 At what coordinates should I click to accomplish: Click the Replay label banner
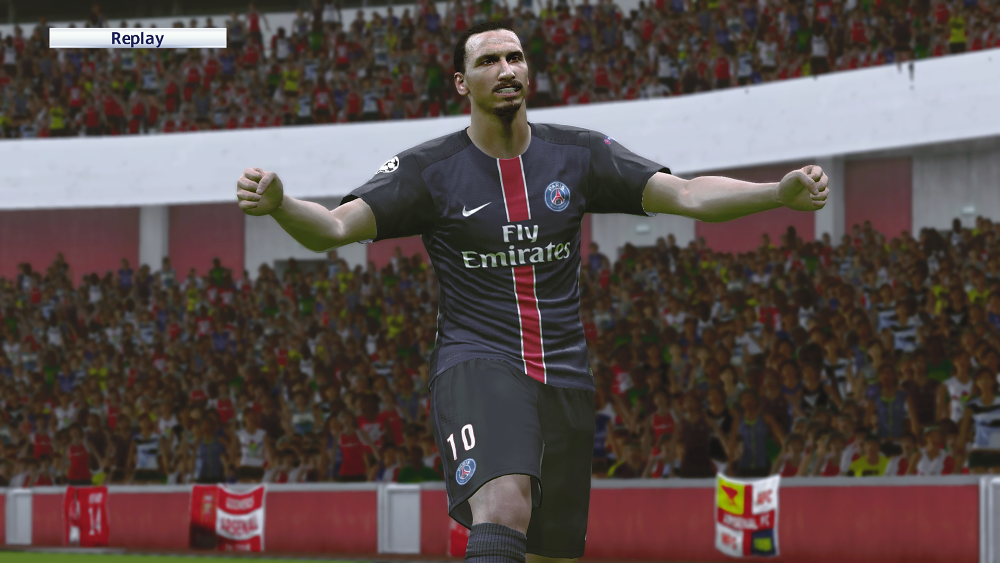click(138, 39)
